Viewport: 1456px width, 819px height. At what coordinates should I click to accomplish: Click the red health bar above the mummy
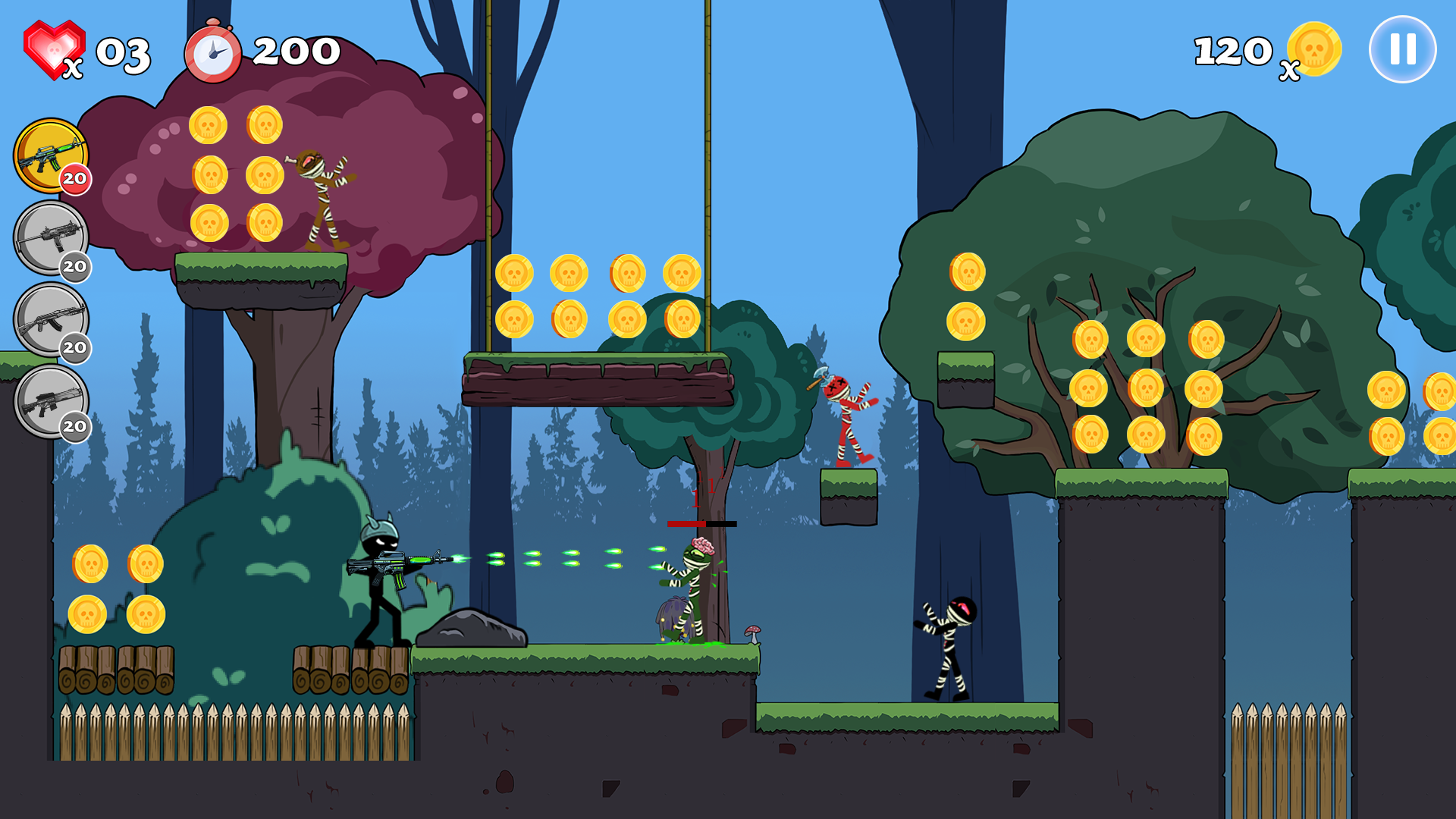click(701, 523)
